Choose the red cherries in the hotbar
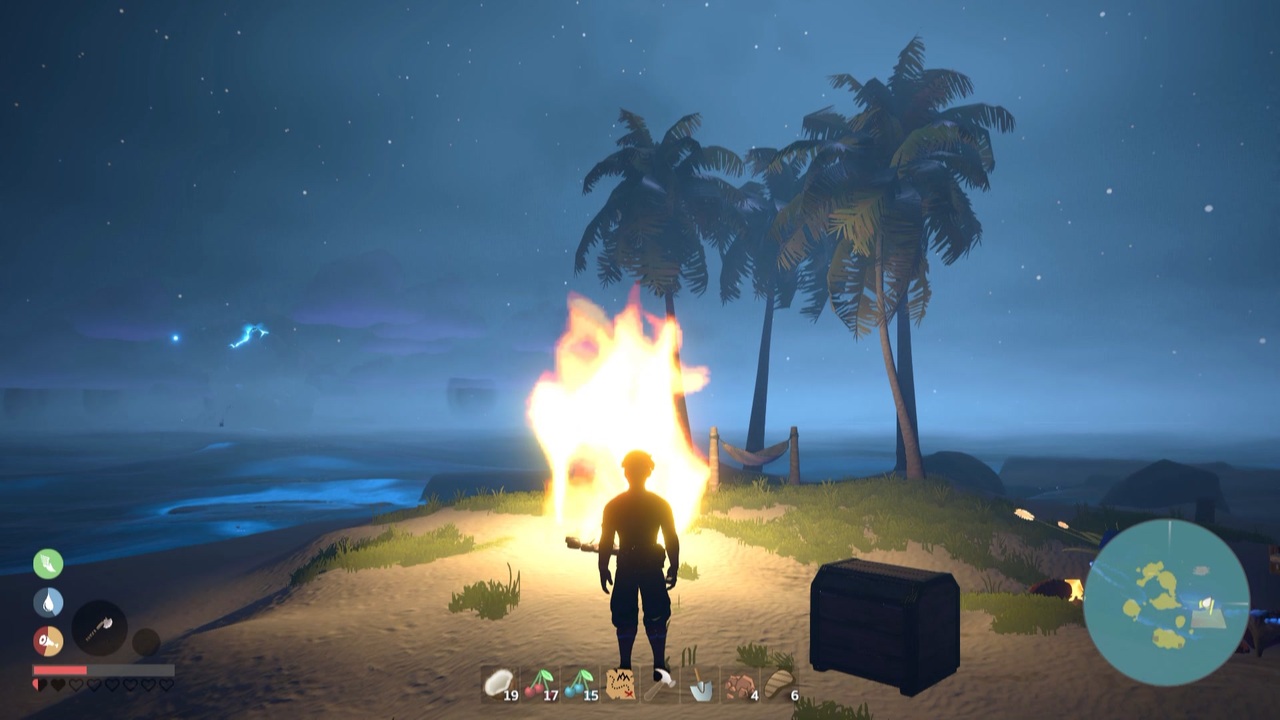Screen dimensions: 1280x720 (x=539, y=684)
